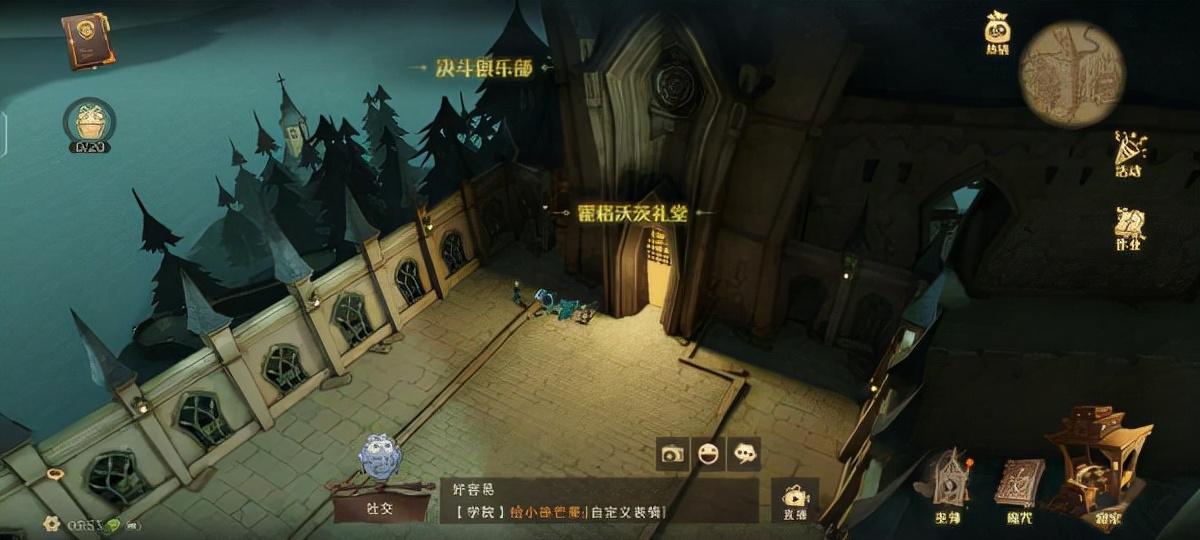Screen dimensions: 1200x540
Task: Open the speech bubble chat button
Action: pos(744,454)
